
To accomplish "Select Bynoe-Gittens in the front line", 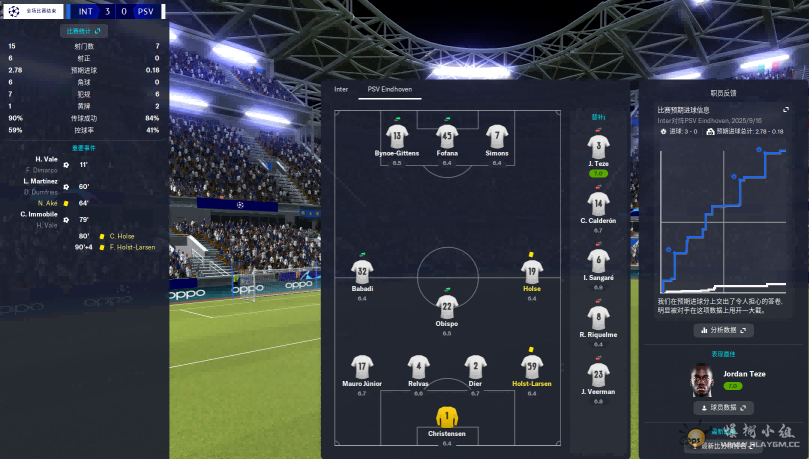I will click(397, 135).
